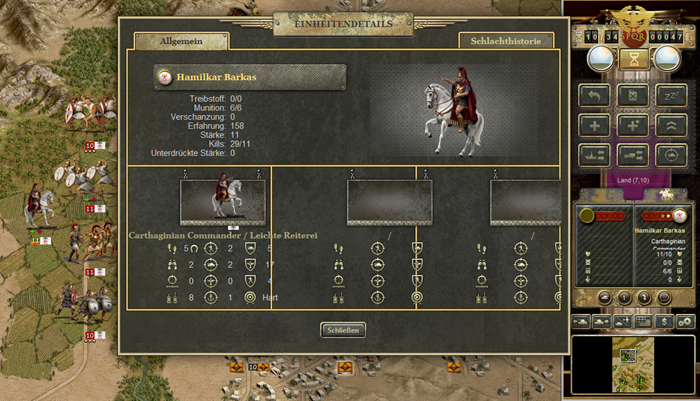Open the dollar sign purchase button

662,321
